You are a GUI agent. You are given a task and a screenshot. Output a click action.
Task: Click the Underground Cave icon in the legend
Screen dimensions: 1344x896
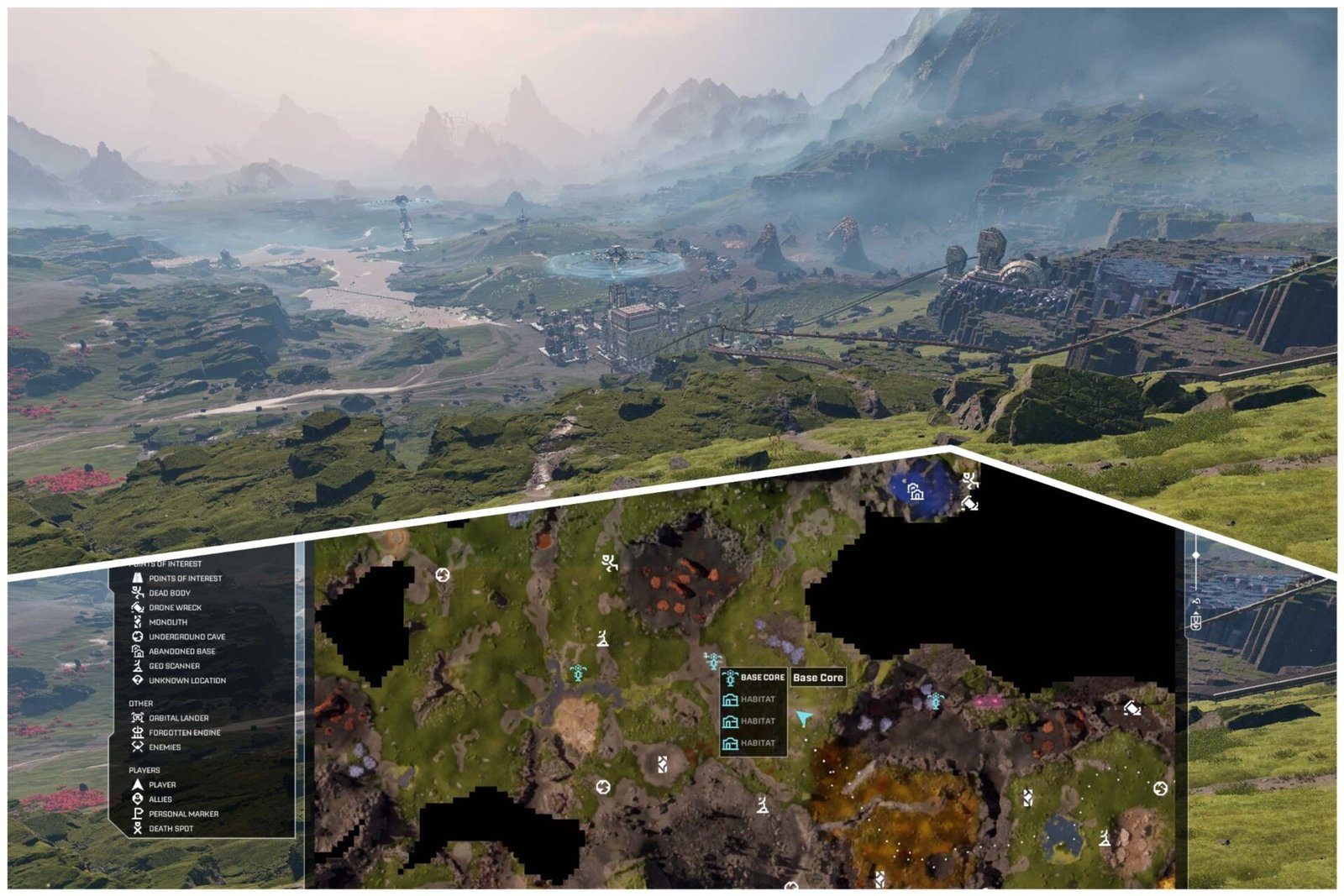pos(138,637)
